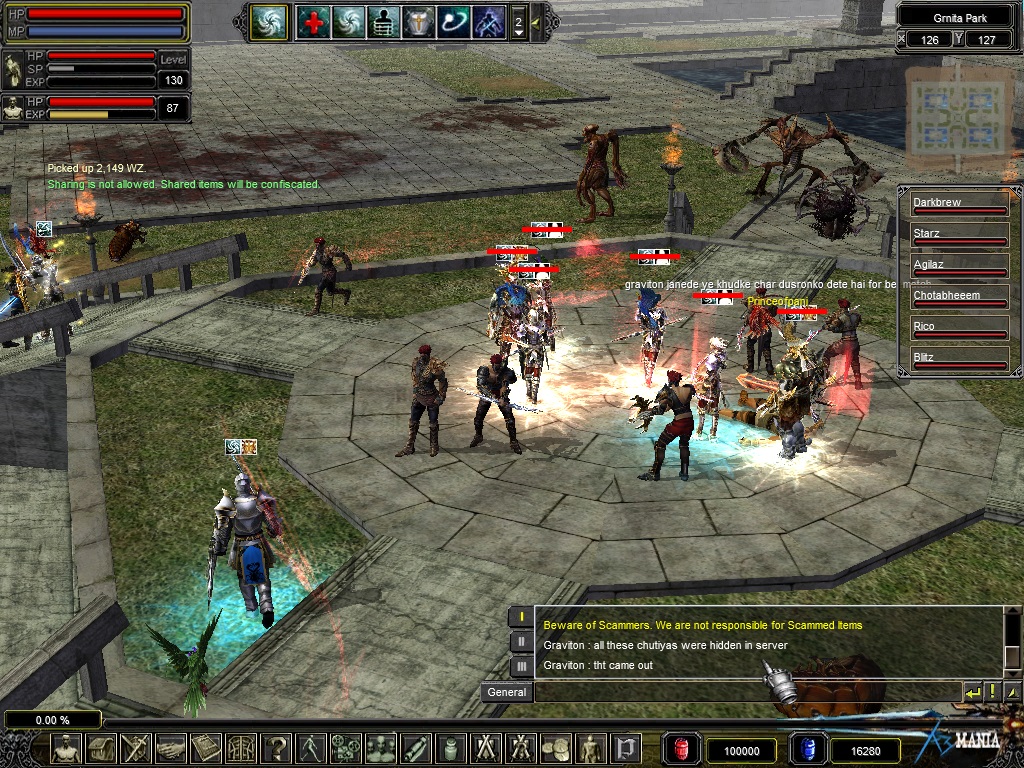Image resolution: width=1024 pixels, height=768 pixels.
Task: Send chat with the enter arrow button
Action: point(972,692)
